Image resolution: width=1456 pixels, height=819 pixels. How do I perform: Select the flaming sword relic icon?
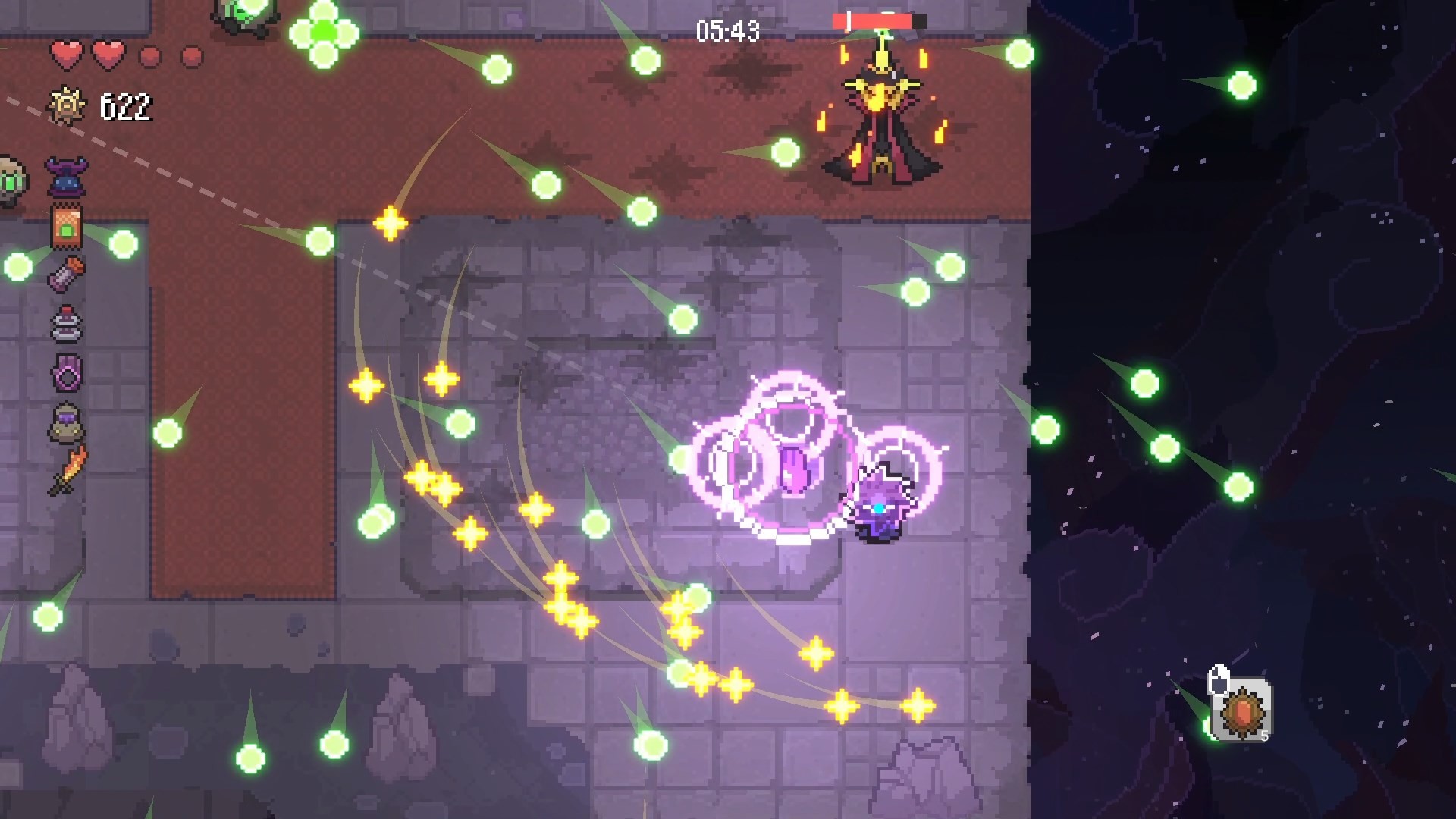click(x=68, y=471)
